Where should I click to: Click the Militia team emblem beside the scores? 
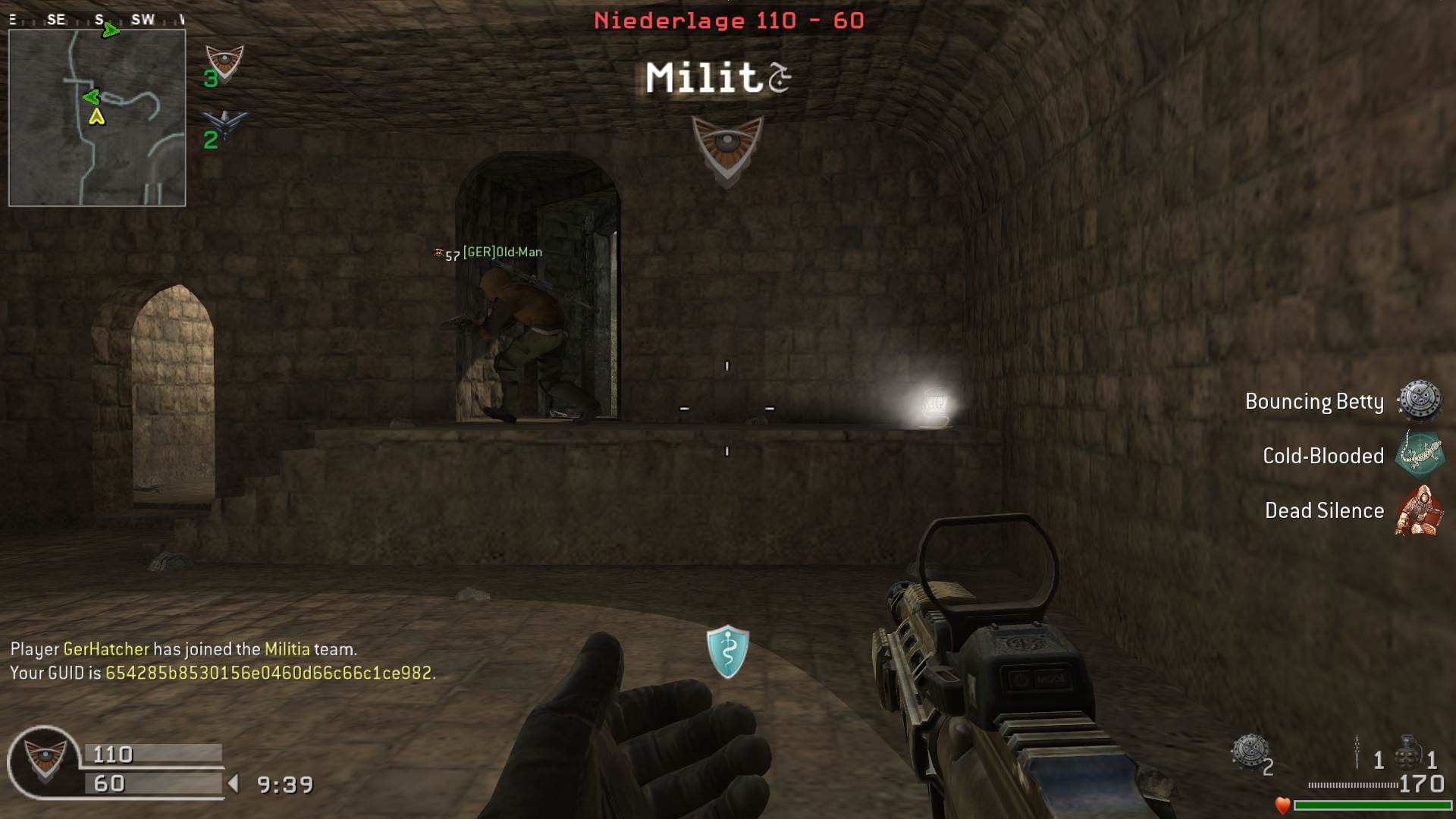click(45, 759)
